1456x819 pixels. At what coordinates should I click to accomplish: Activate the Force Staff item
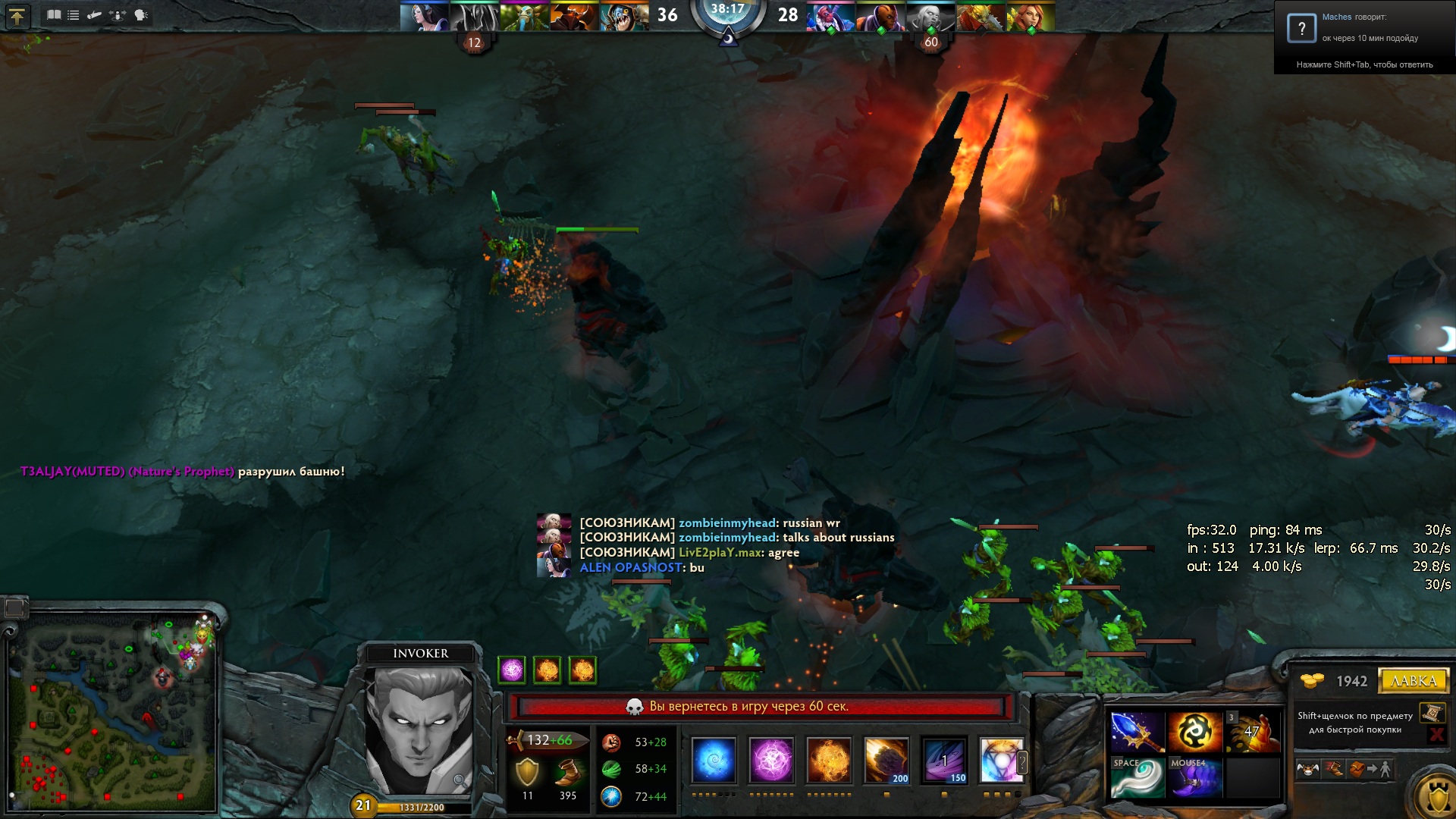click(x=1137, y=778)
